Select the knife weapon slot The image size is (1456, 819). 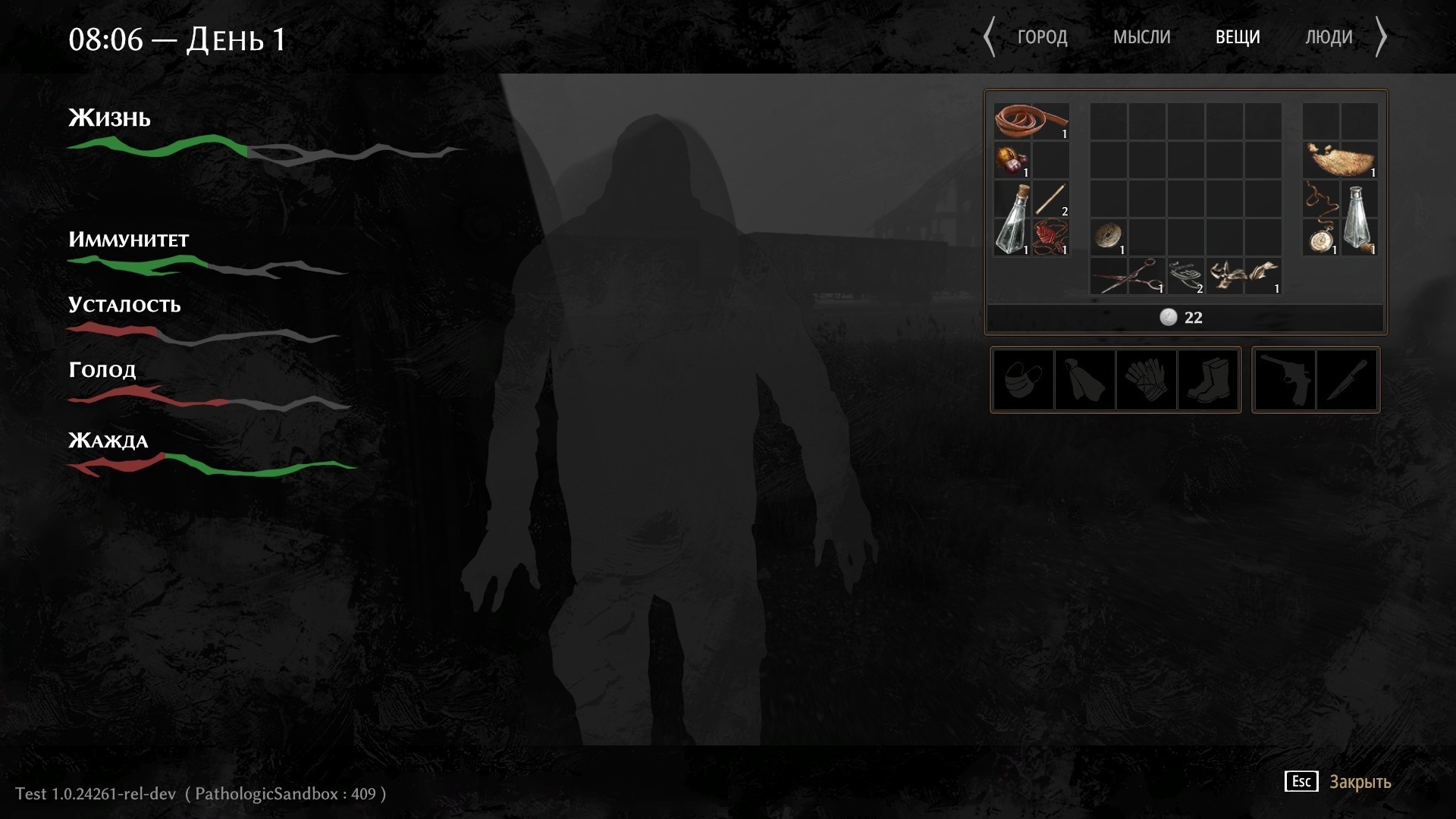pos(1348,380)
